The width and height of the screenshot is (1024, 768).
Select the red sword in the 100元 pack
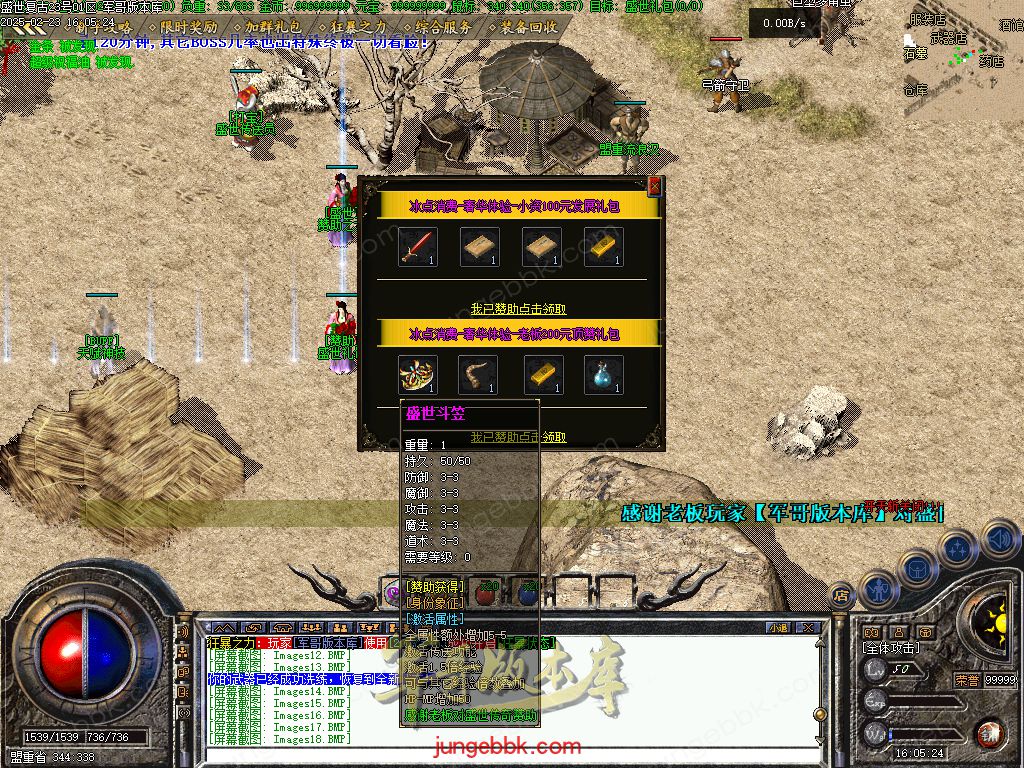418,247
